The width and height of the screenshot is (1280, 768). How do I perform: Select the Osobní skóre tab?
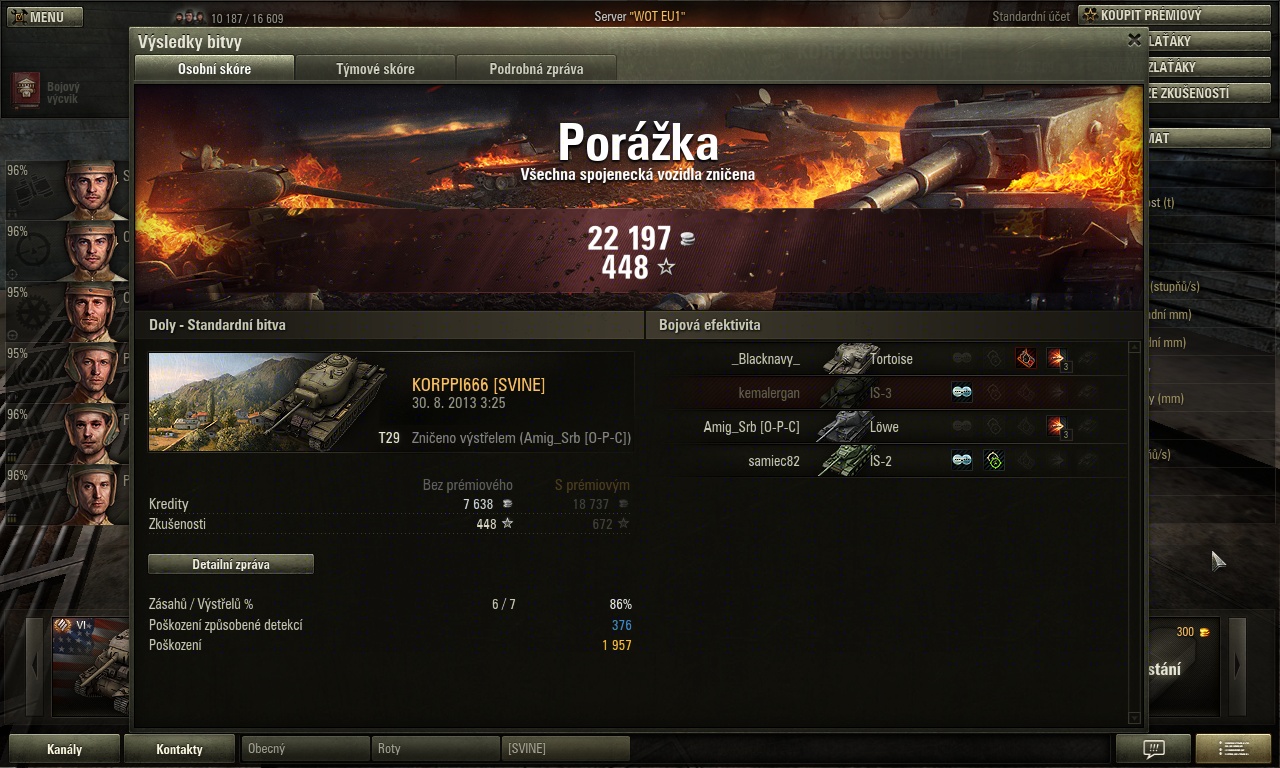point(214,69)
